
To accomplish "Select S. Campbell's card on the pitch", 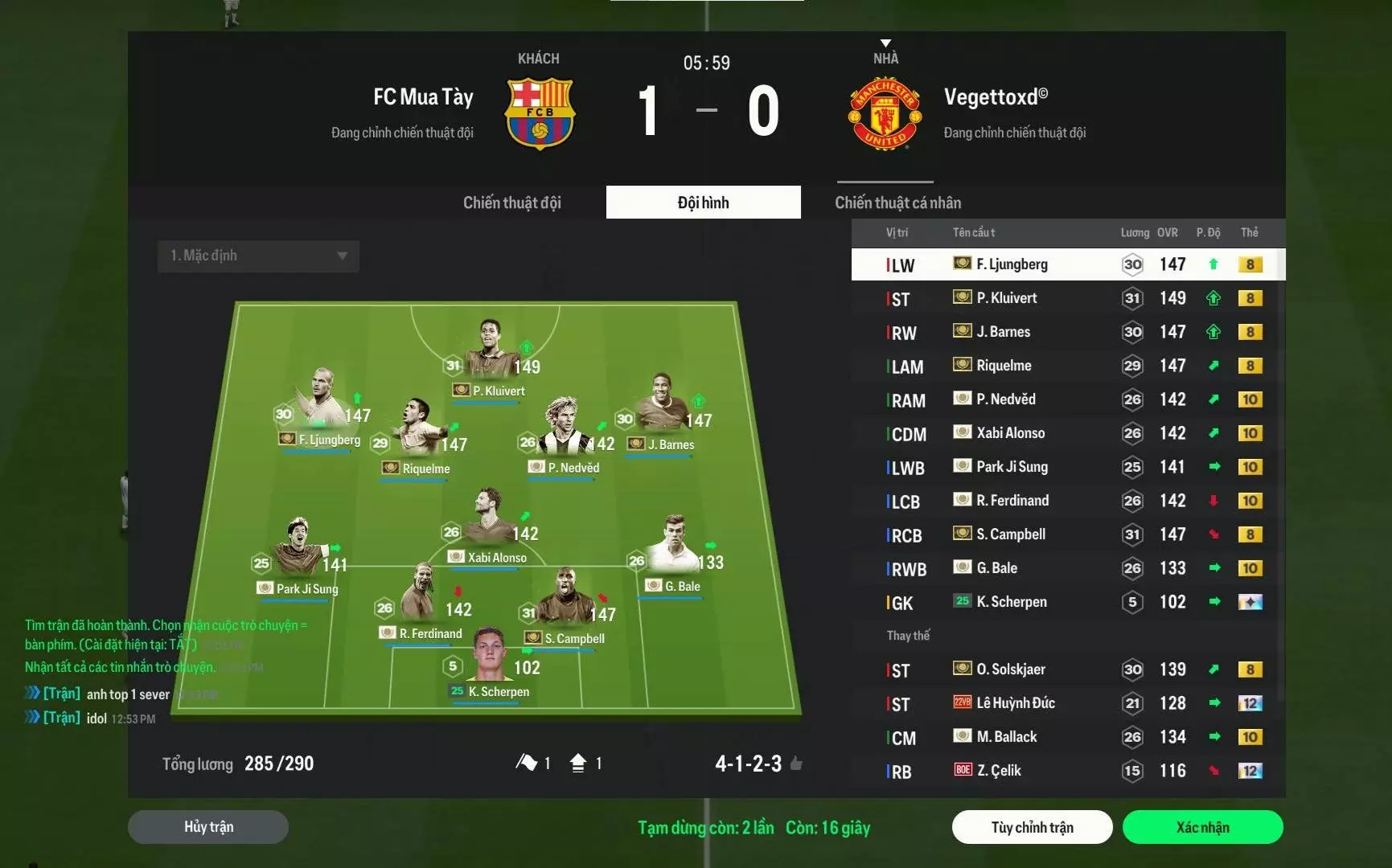I will tap(565, 607).
